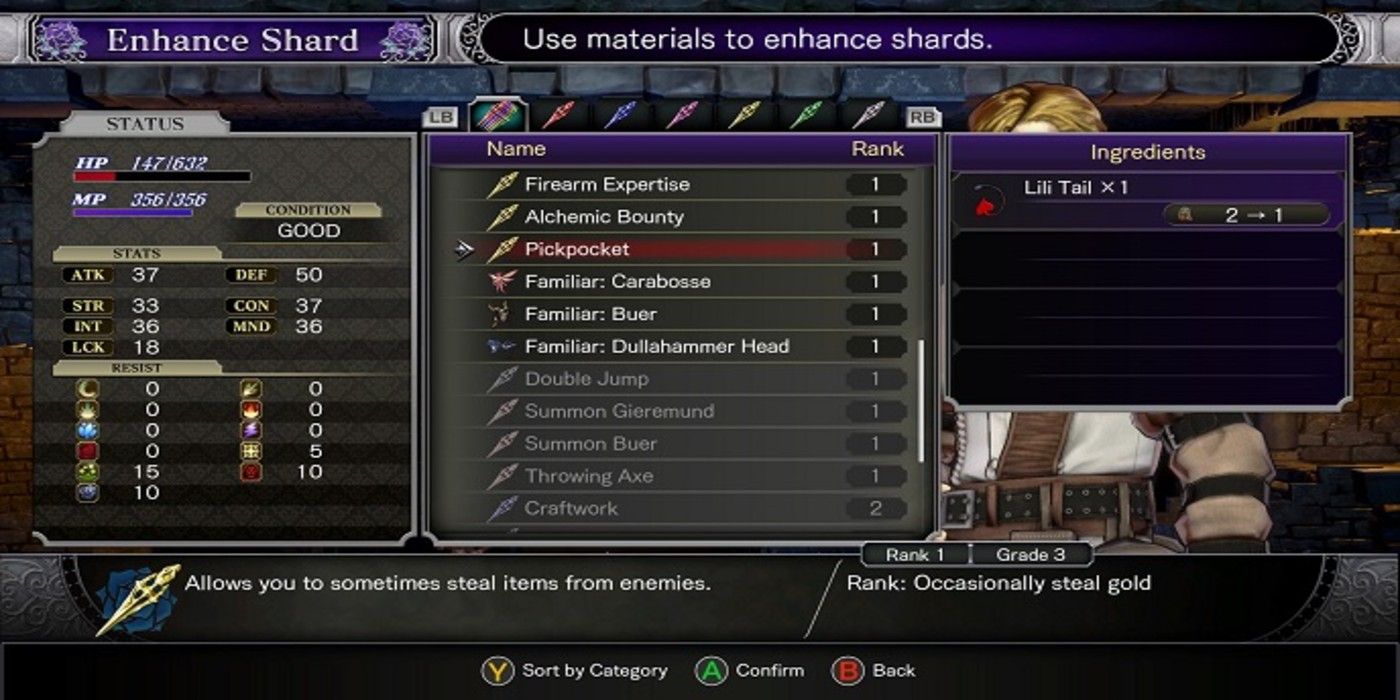
Task: Show the yellow shard tab
Action: pos(743,116)
